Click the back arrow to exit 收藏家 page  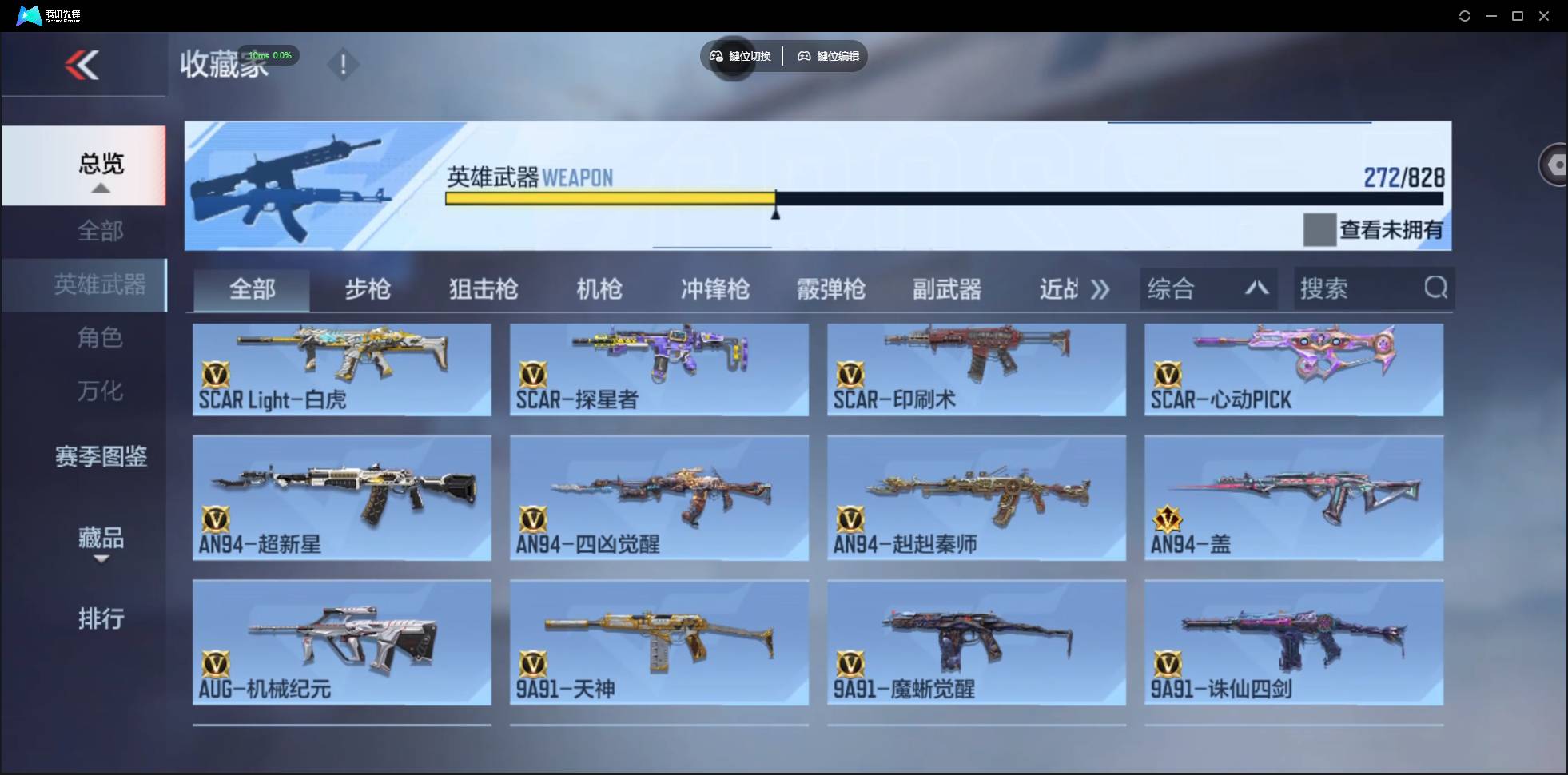coord(83,65)
